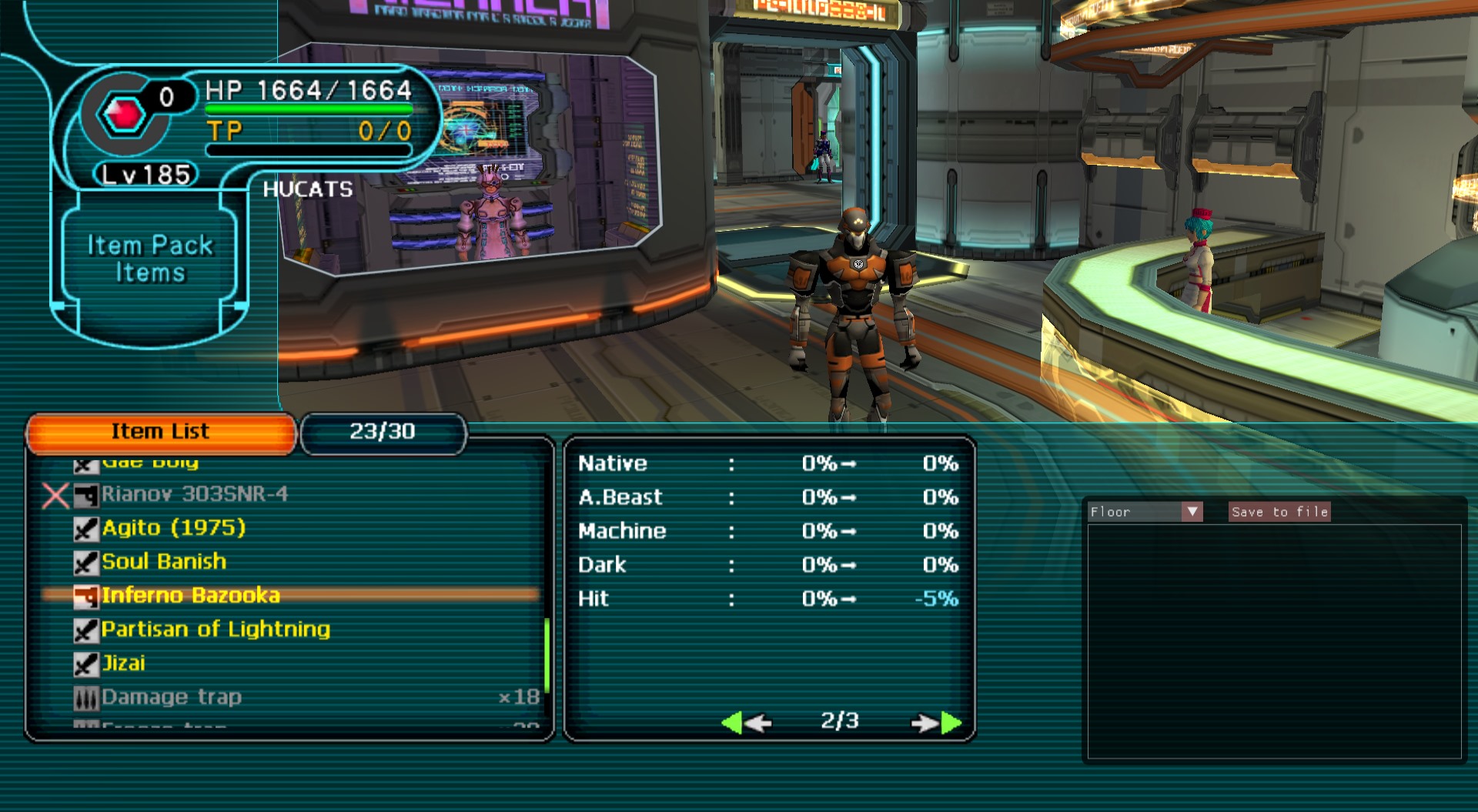Go to previous item stats page
This screenshot has height=812, width=1478.
745,723
